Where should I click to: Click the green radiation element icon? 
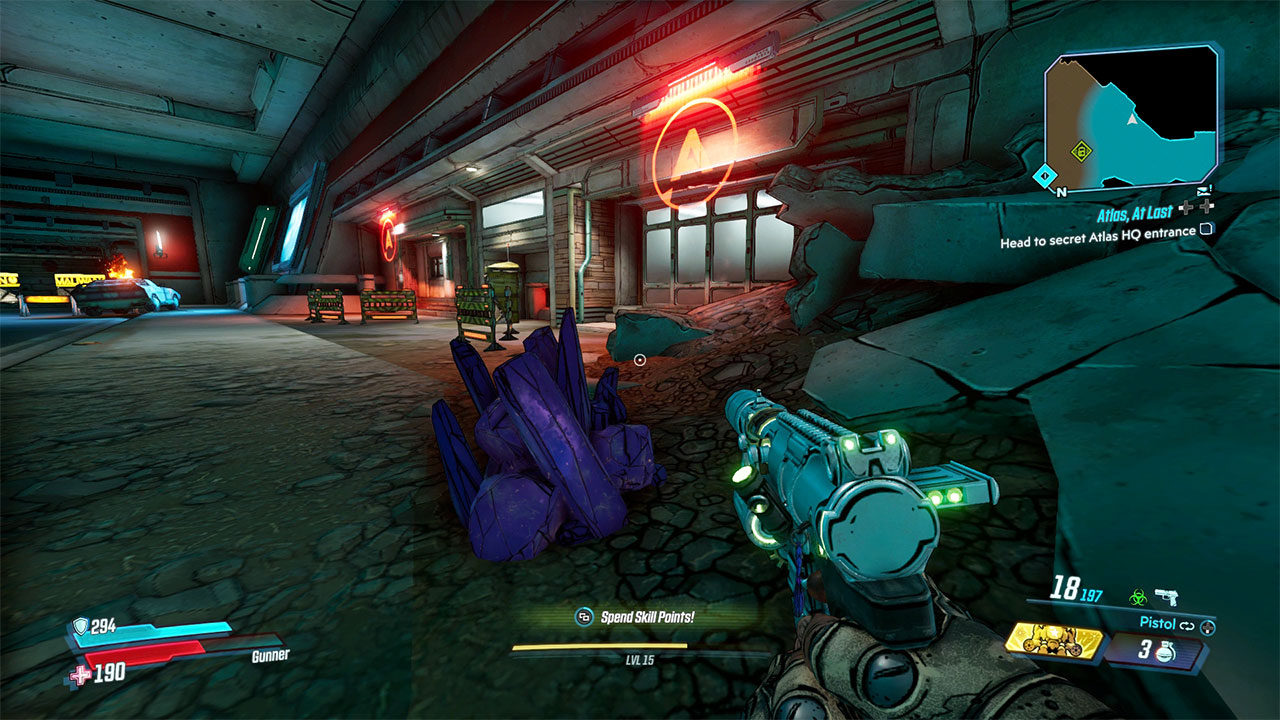(1138, 598)
